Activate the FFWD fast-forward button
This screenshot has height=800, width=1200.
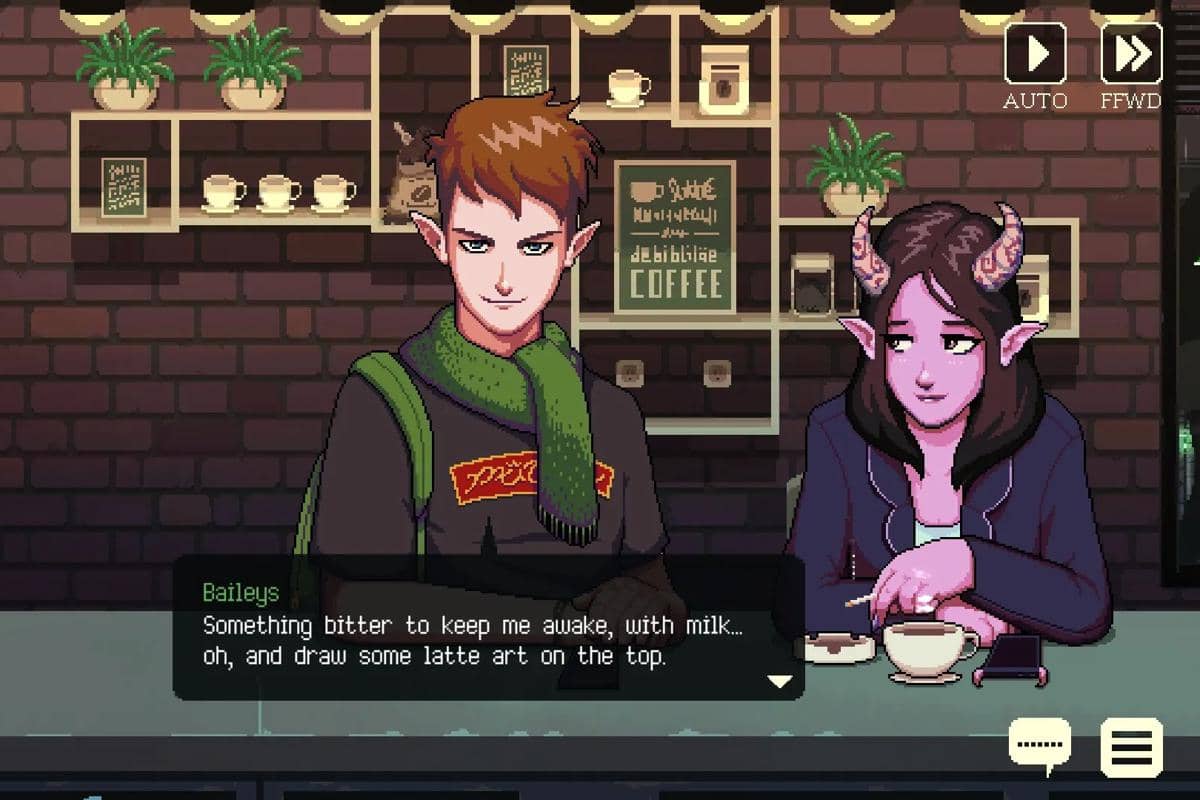click(x=1131, y=53)
